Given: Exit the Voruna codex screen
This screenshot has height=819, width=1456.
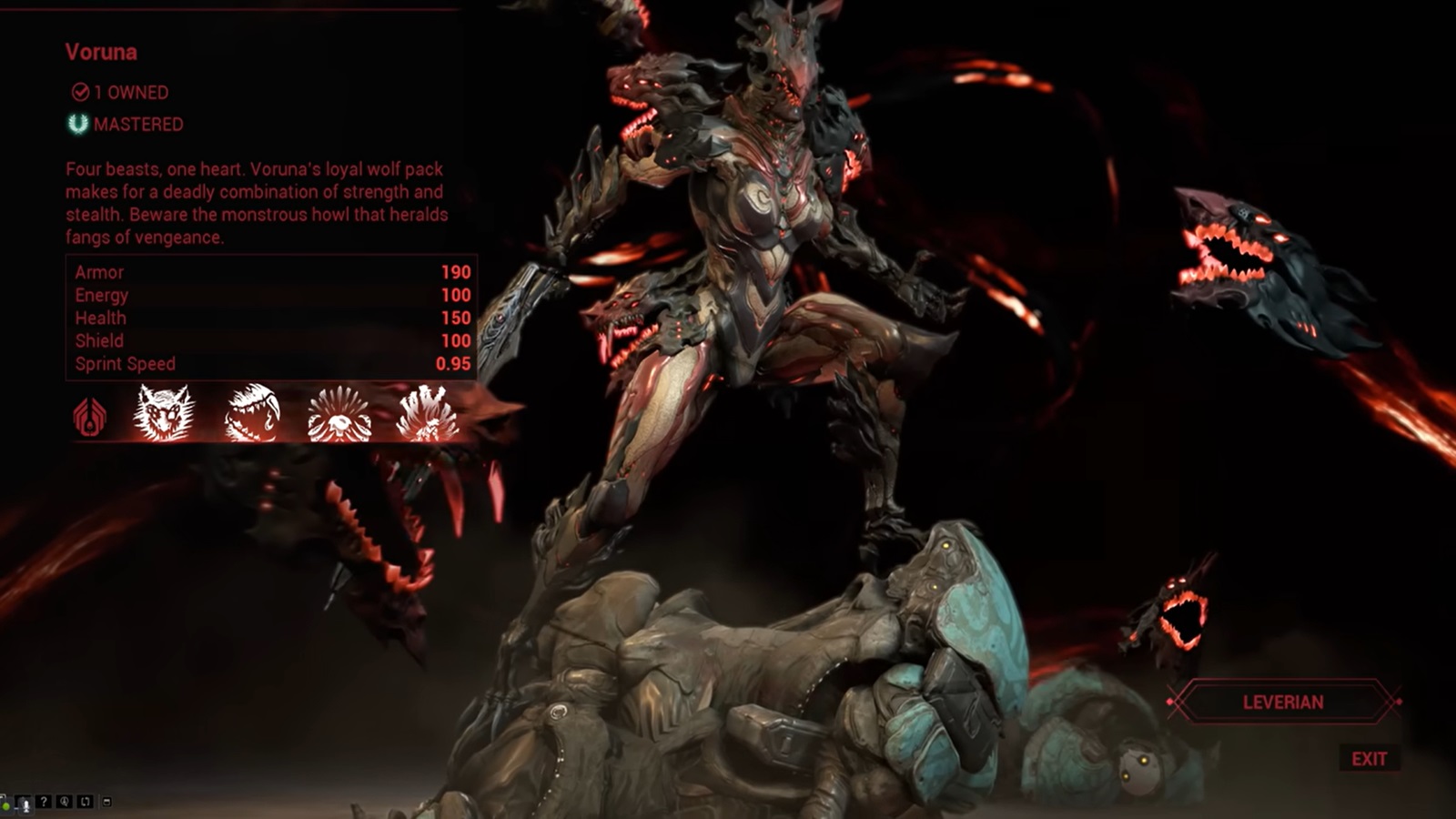Looking at the screenshot, I should 1369,759.
